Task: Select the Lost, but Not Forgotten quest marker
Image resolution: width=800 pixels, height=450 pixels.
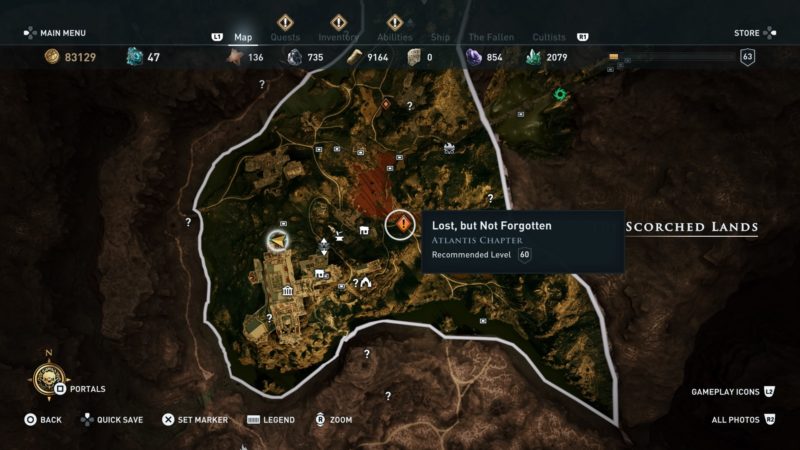Action: pos(402,225)
